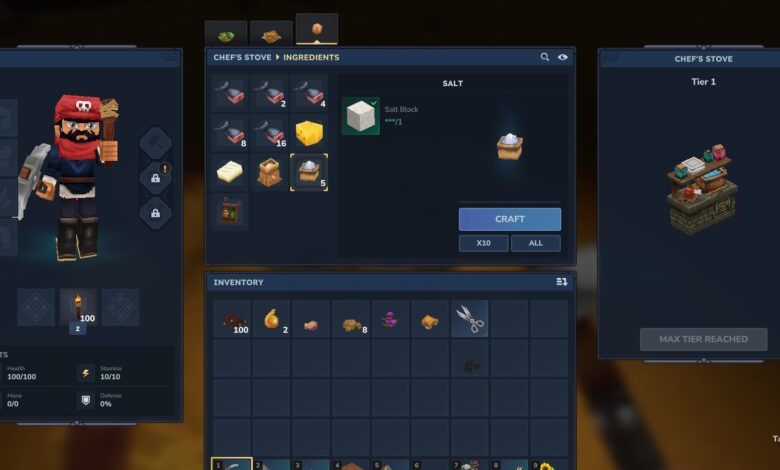Sort the inventory with the sort button
The image size is (780, 470).
pyautogui.click(x=561, y=282)
